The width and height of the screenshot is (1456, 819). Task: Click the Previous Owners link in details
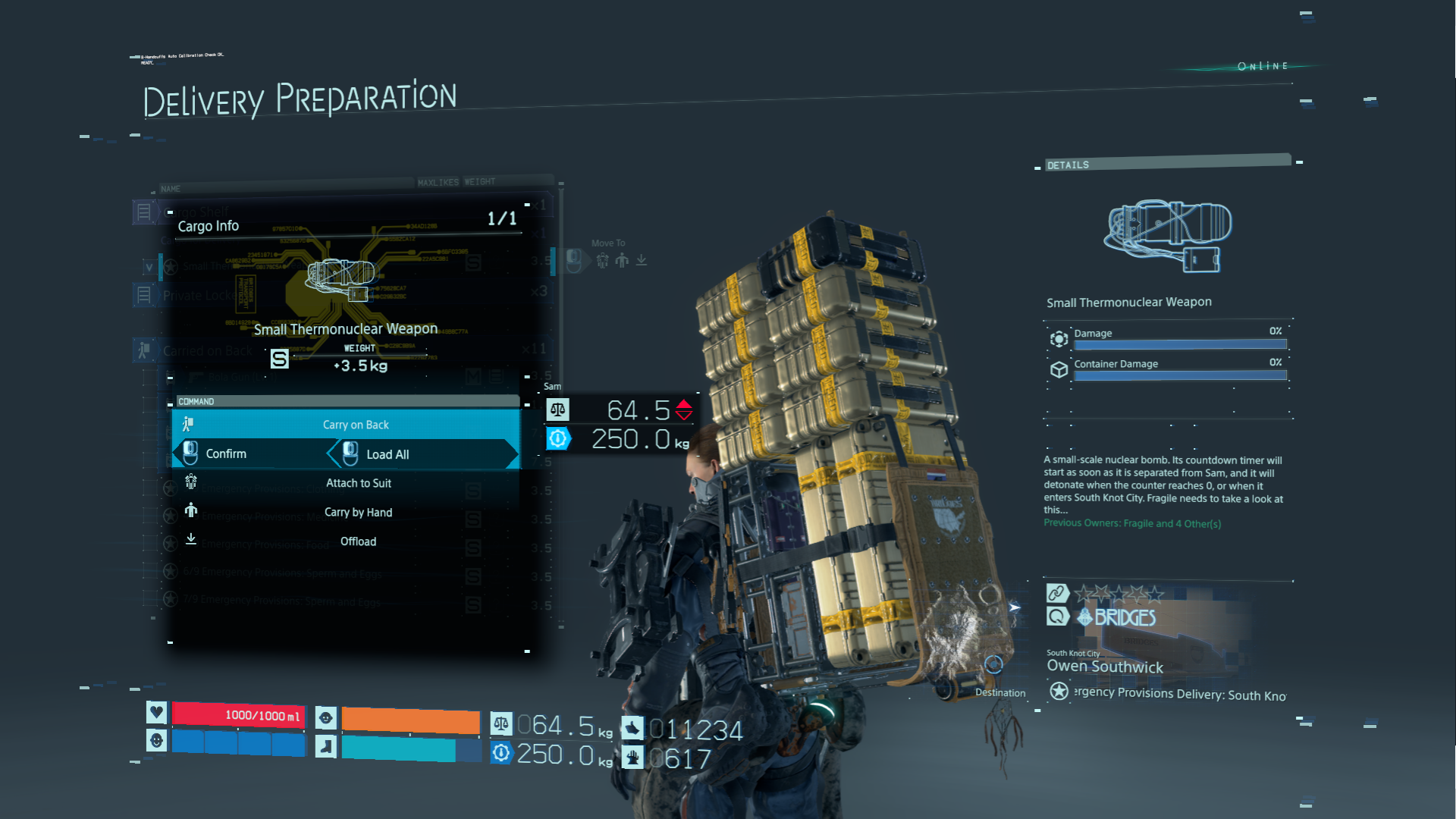(1131, 523)
